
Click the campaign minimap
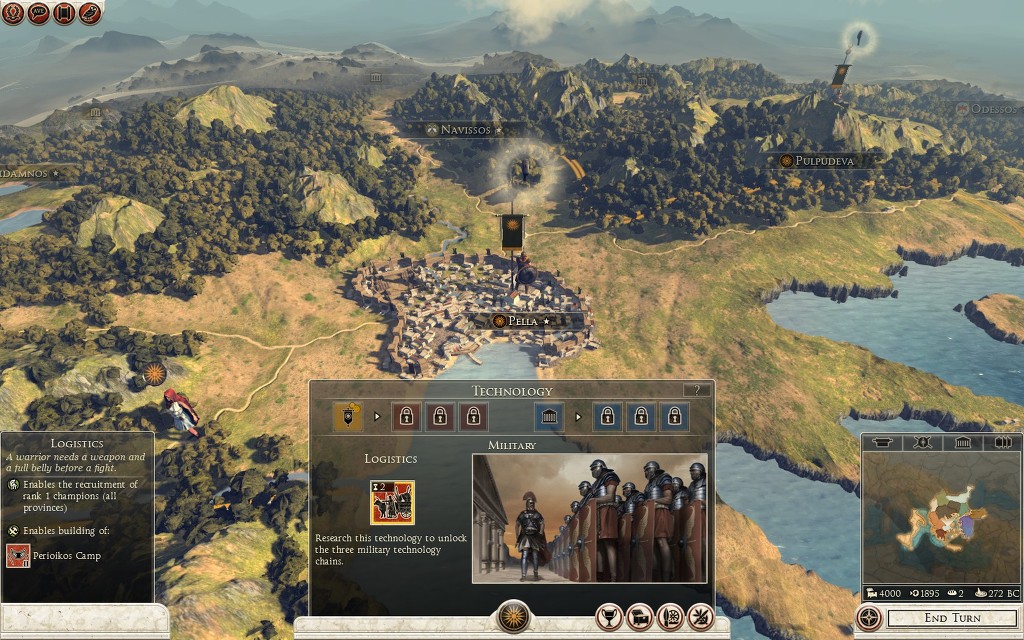tap(940, 518)
